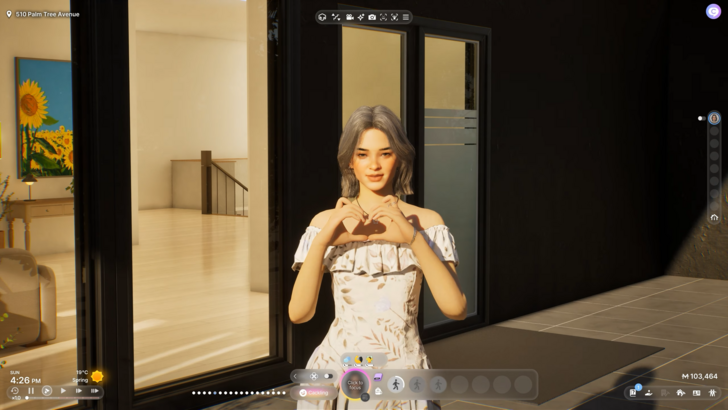728x410 pixels.
Task: Open the notifications icon with blue badge
Action: (x=633, y=392)
